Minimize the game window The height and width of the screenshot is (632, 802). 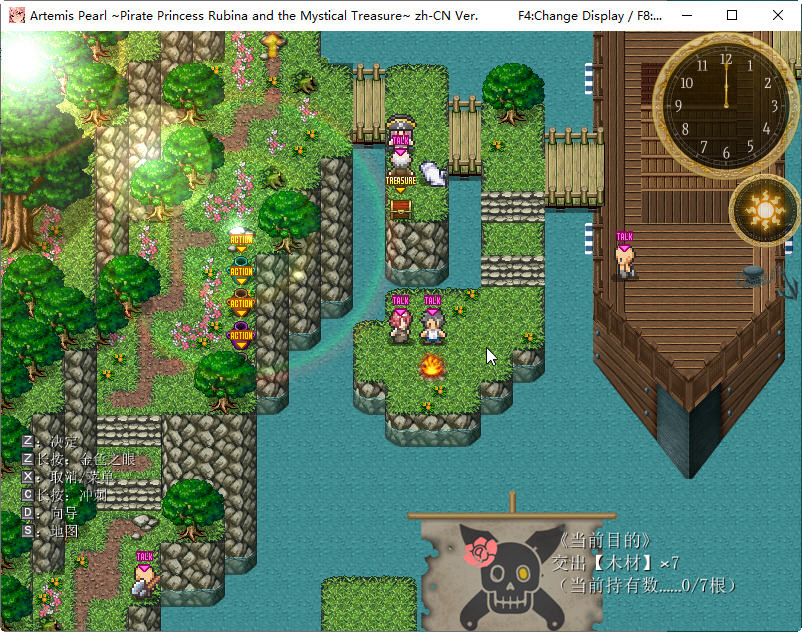(x=686, y=16)
